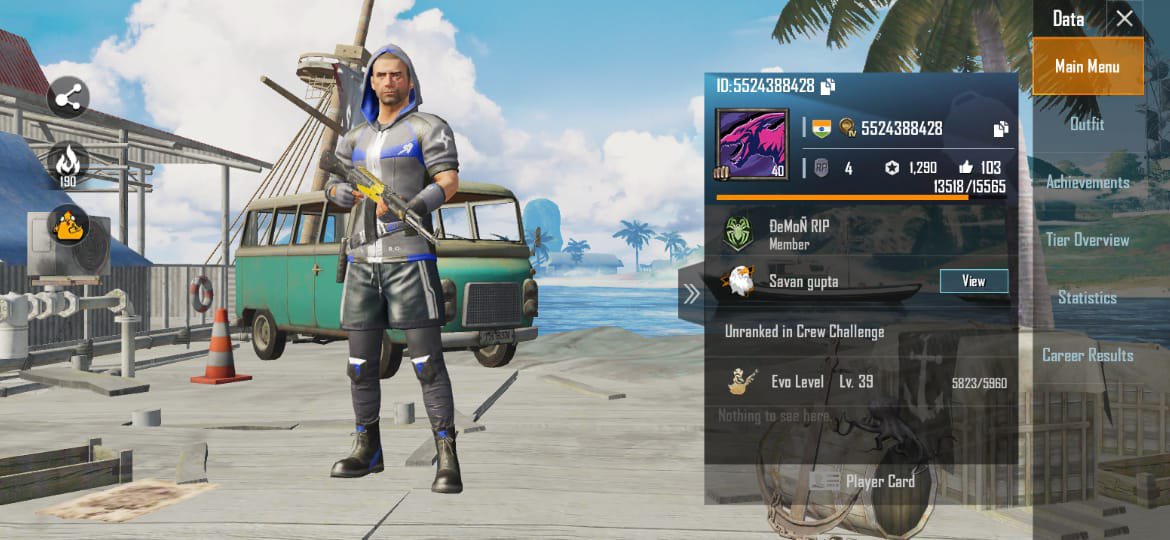Image resolution: width=1170 pixels, height=540 pixels.
Task: Tap the share icon
Action: click(x=68, y=98)
